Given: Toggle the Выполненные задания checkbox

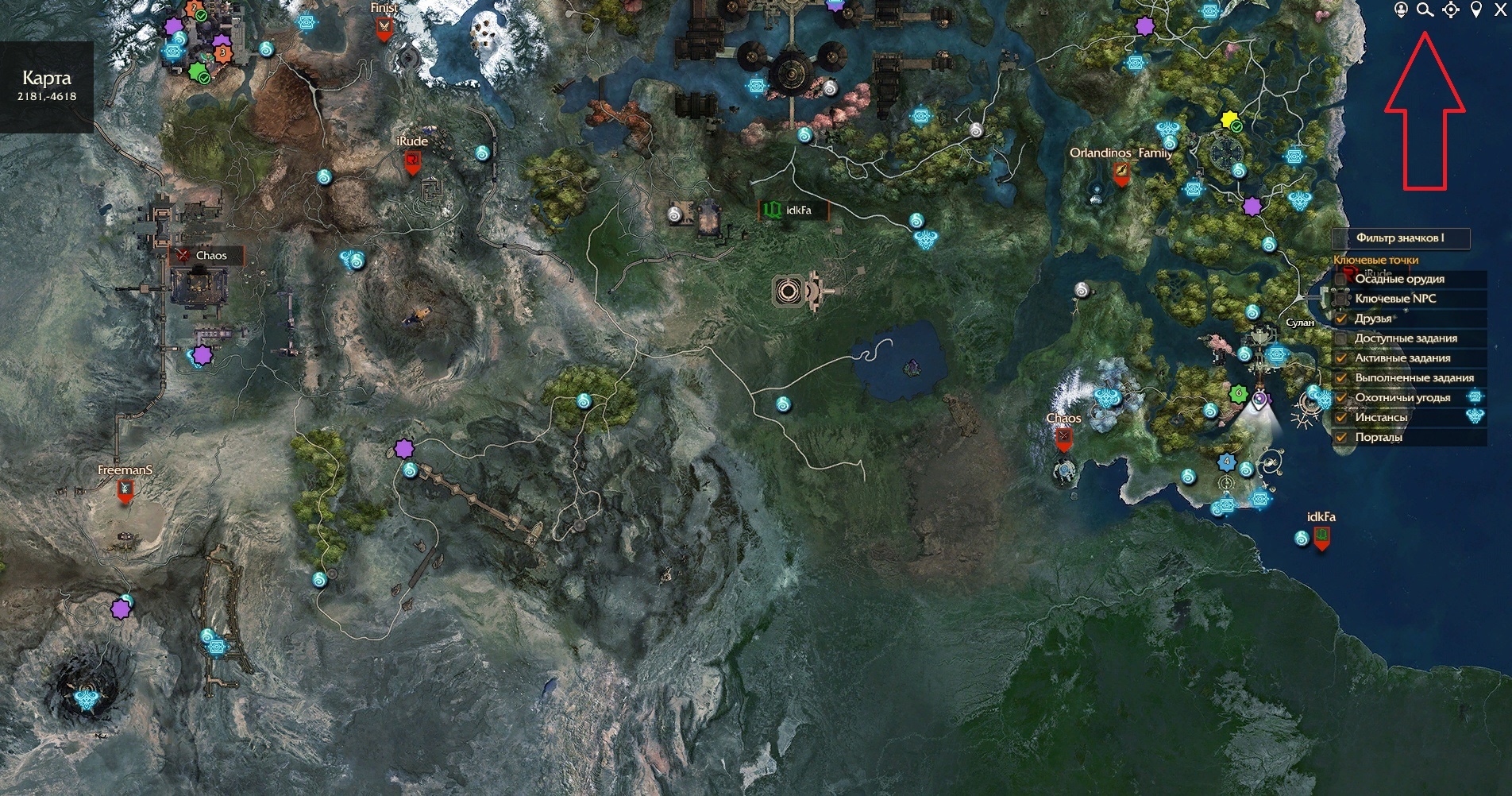Looking at the screenshot, I should [x=1341, y=378].
